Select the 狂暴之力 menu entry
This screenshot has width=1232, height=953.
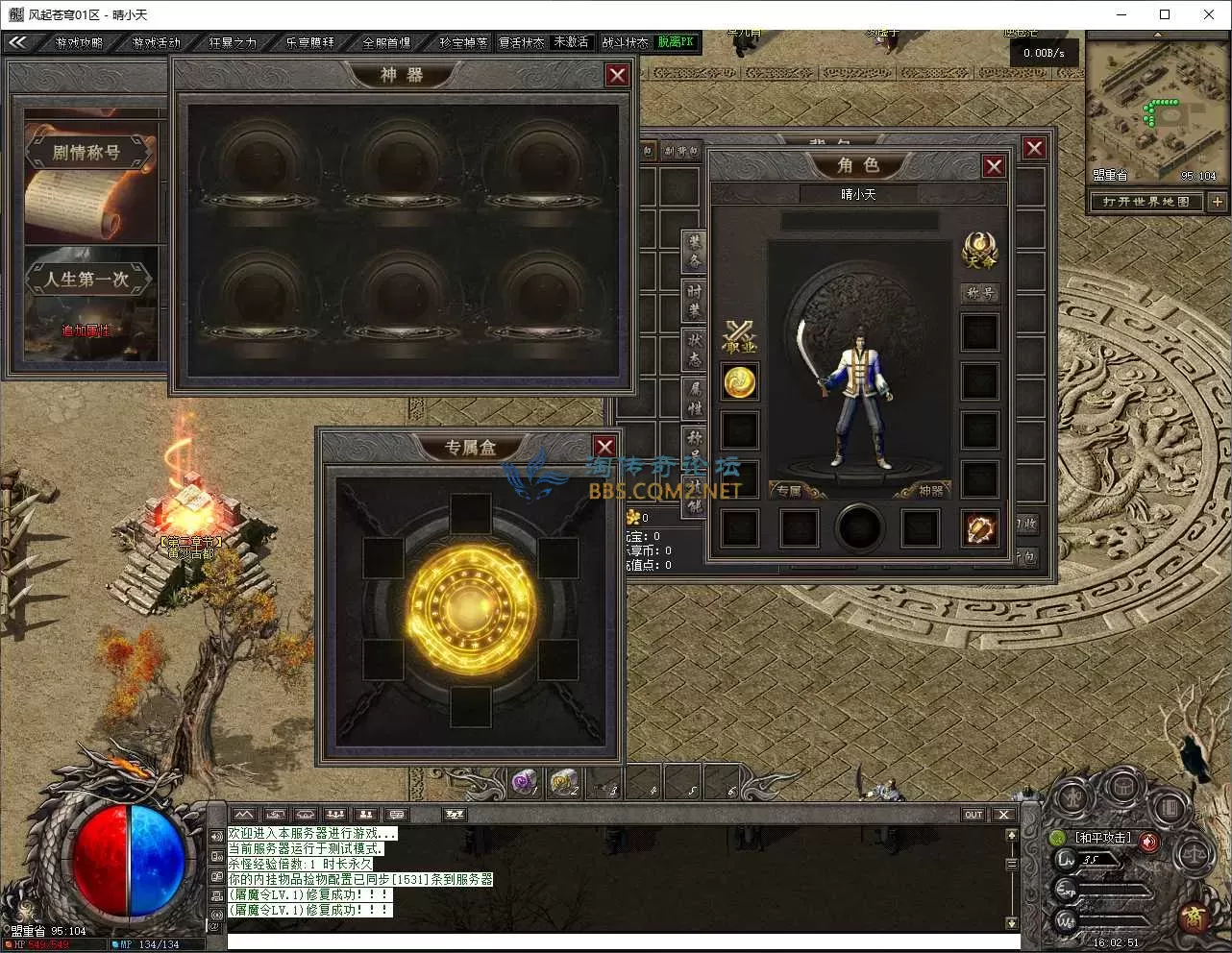[233, 42]
